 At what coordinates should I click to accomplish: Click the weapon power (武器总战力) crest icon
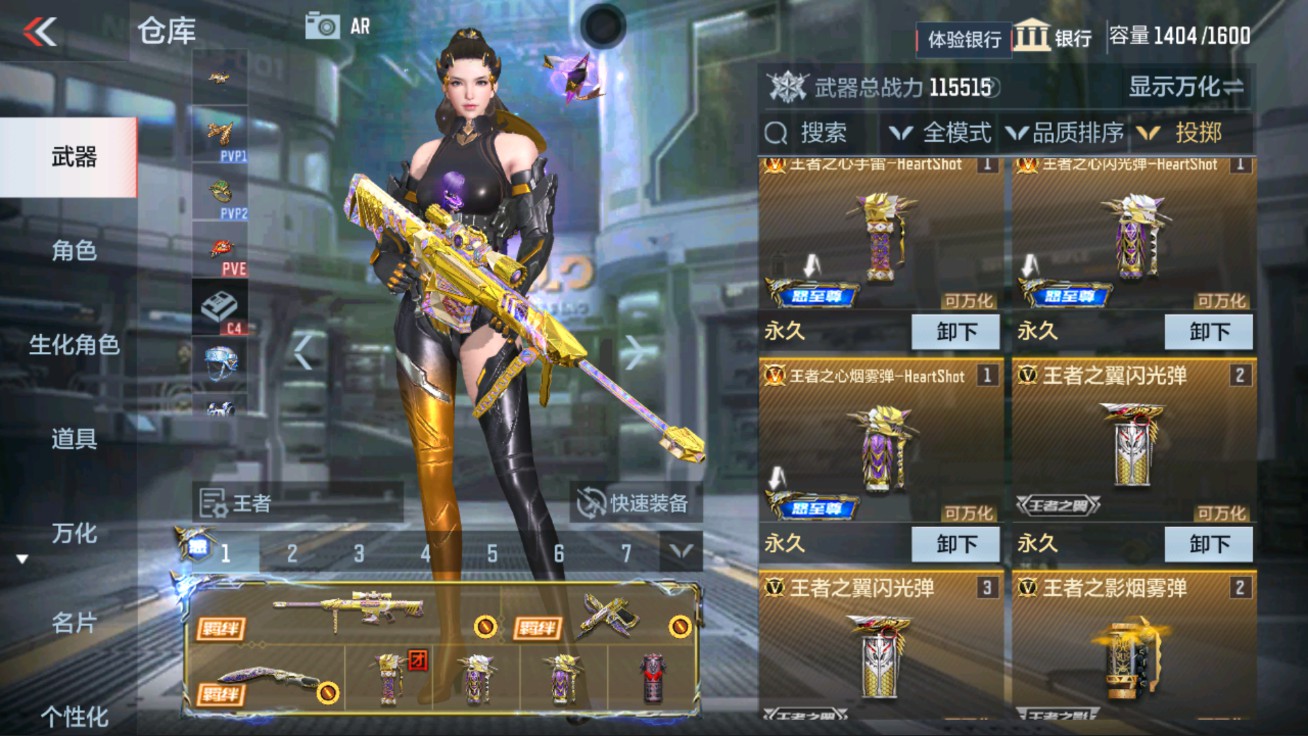tap(789, 87)
